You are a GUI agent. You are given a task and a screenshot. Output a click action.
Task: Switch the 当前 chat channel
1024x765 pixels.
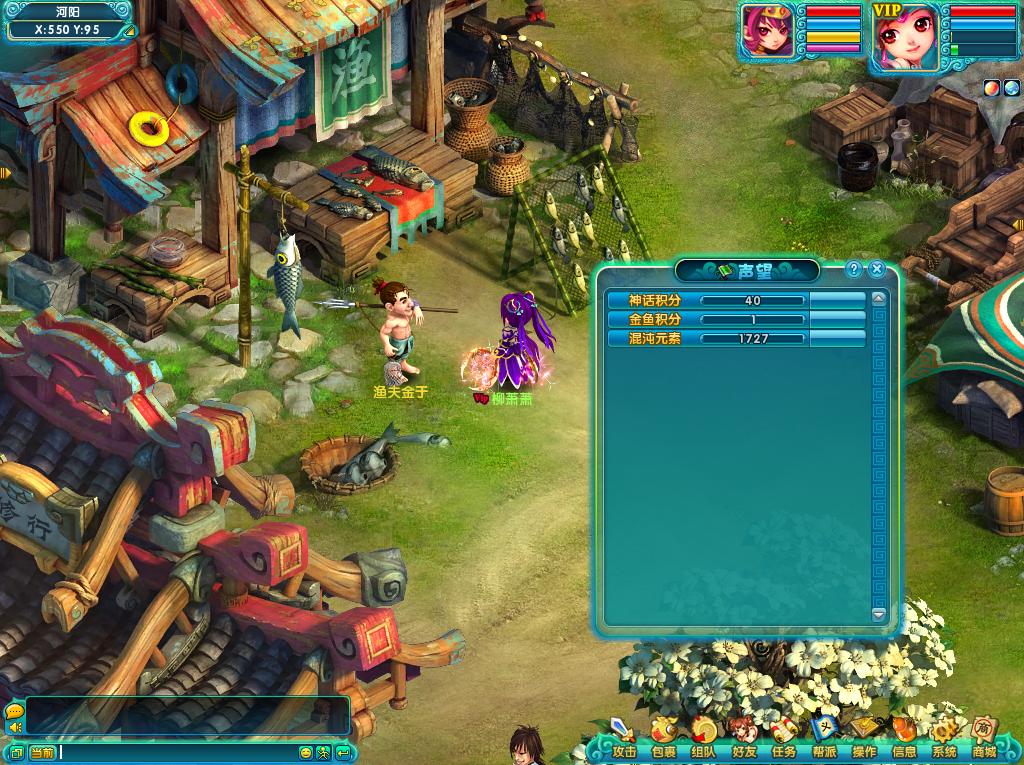[x=41, y=752]
